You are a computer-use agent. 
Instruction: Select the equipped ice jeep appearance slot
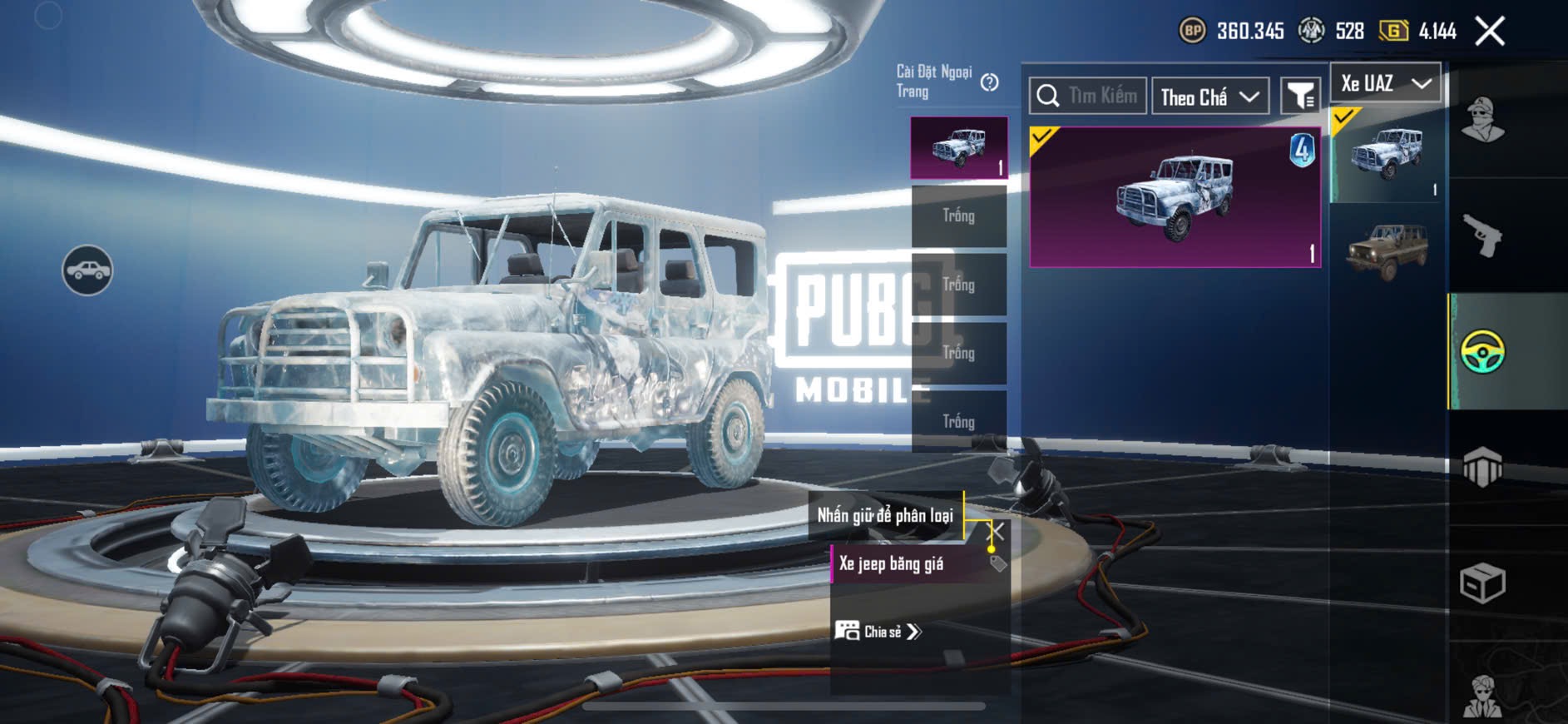click(x=959, y=147)
